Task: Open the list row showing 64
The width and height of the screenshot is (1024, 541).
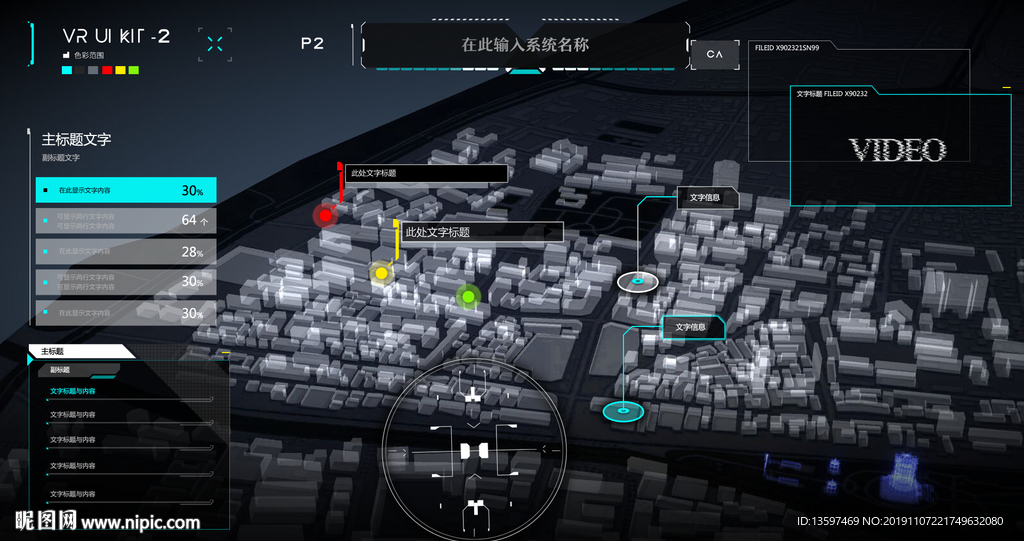Action: coord(126,220)
